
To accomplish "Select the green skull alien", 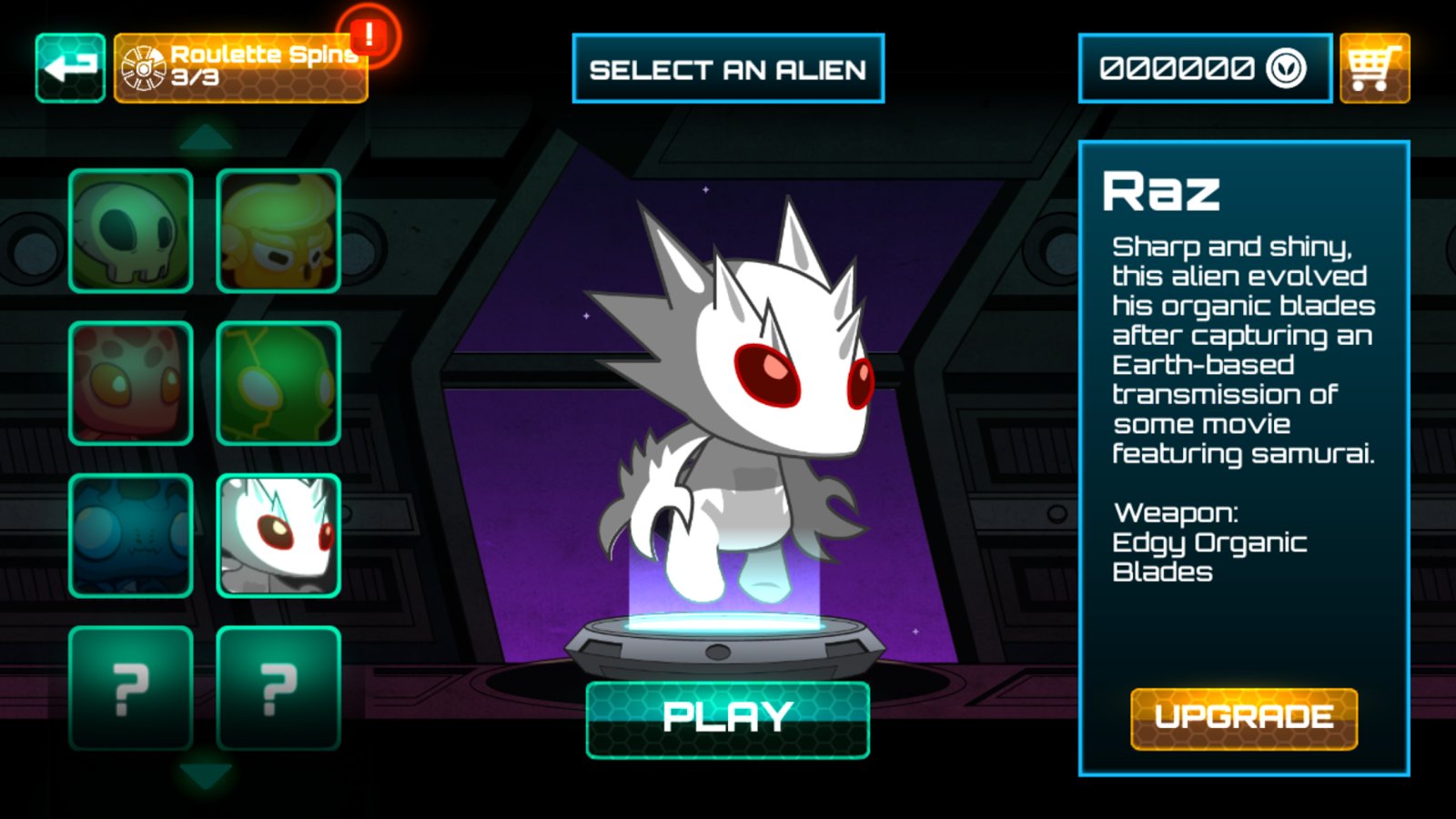I will click(131, 231).
